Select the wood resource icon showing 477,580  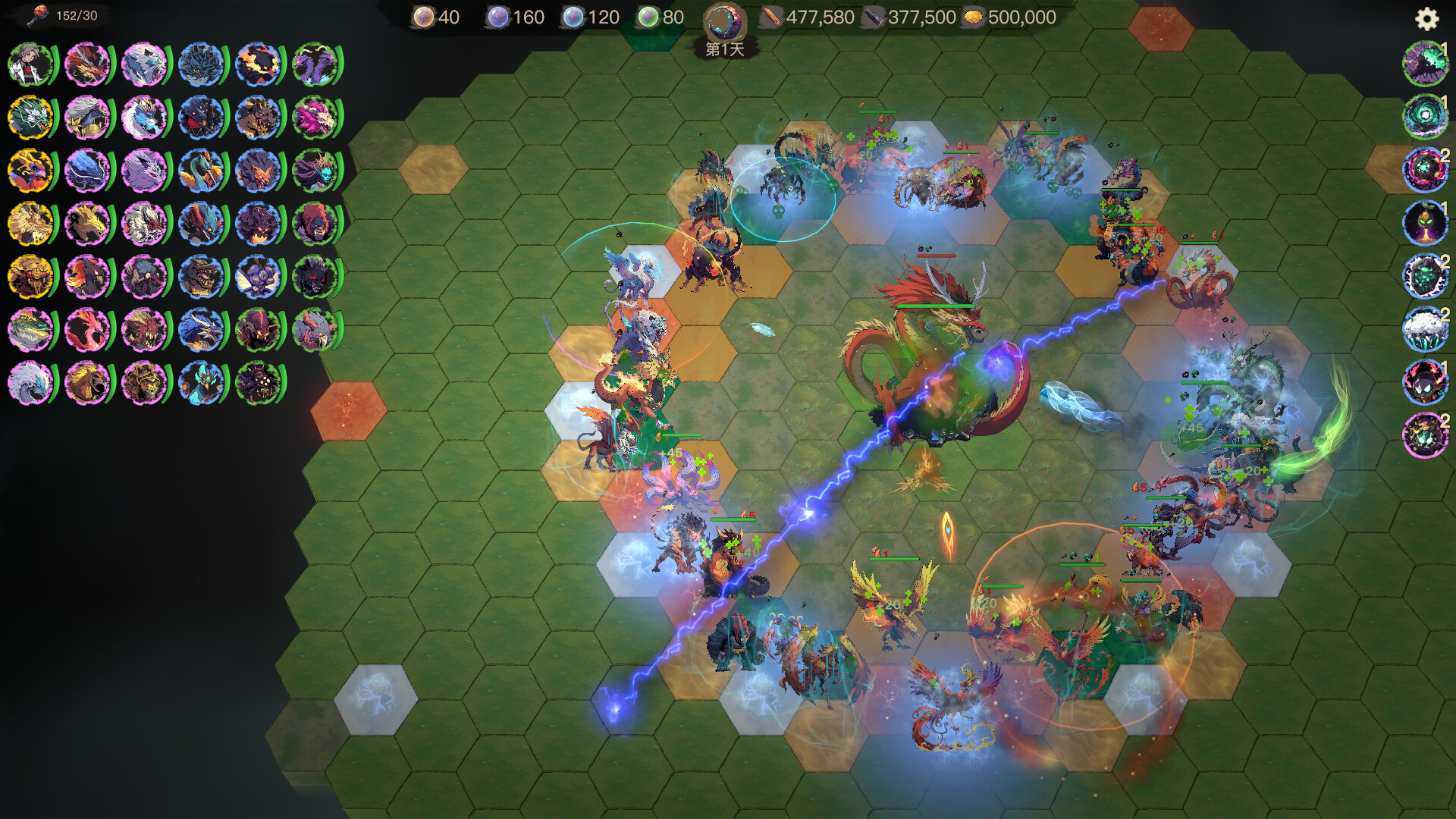click(x=772, y=17)
